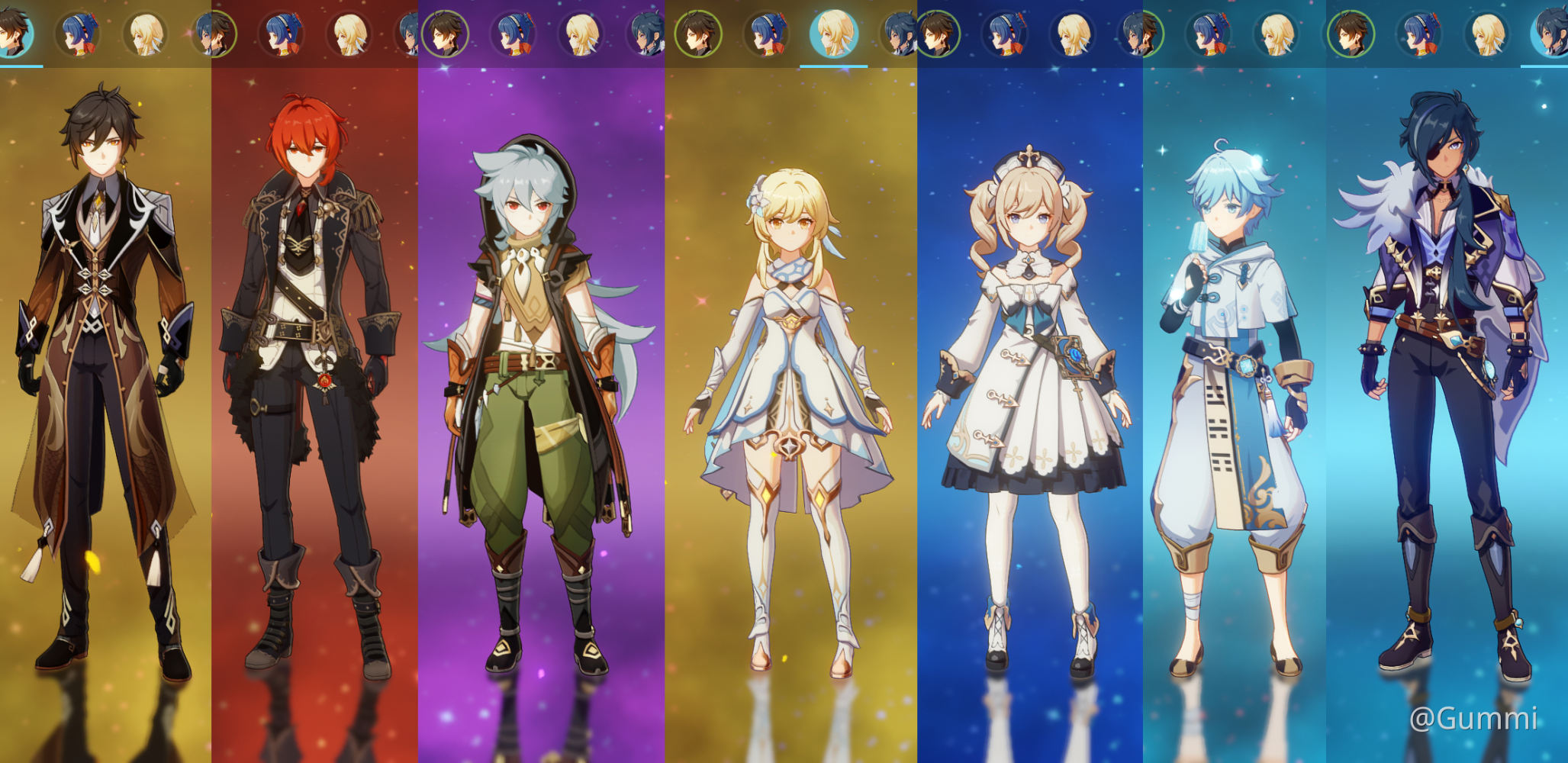This screenshot has height=763, width=1568.
Task: Choose Lumine's portrait in the red Diluc panel
Action: coord(349,34)
